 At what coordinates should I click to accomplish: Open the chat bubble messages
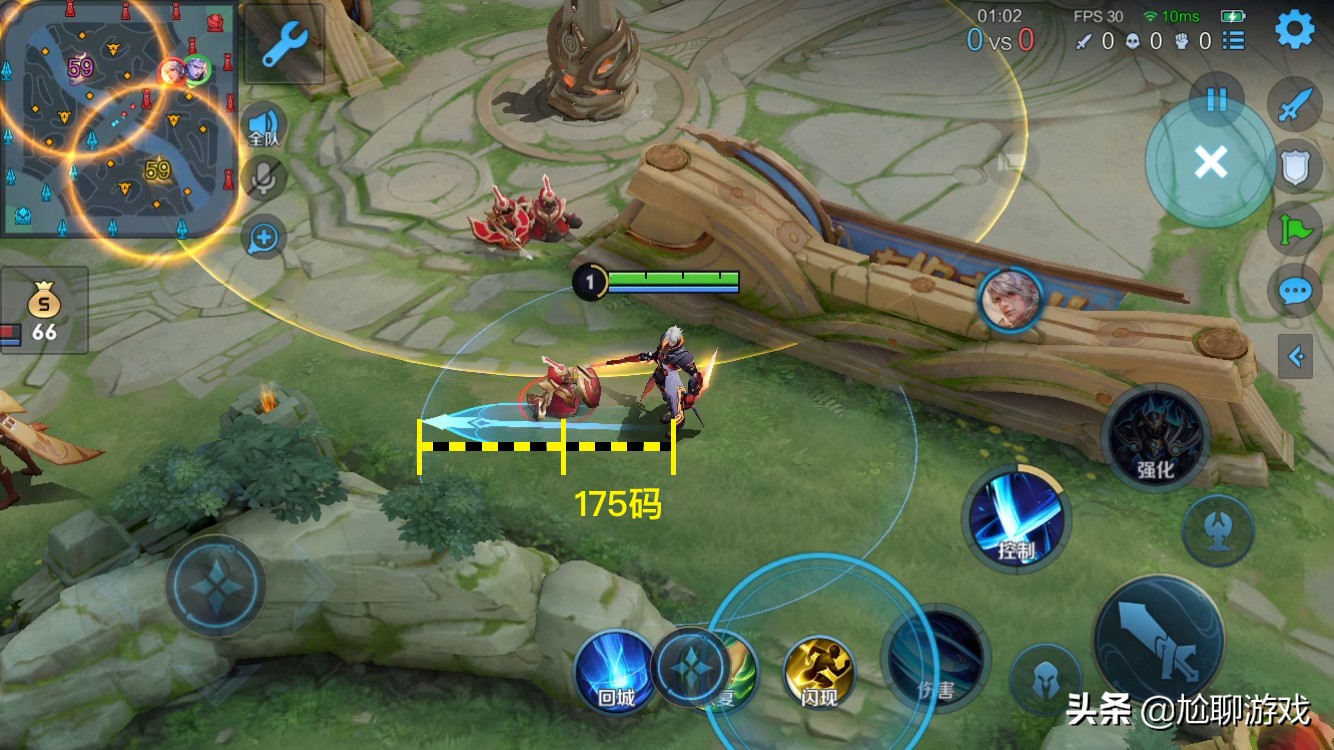(x=1295, y=292)
